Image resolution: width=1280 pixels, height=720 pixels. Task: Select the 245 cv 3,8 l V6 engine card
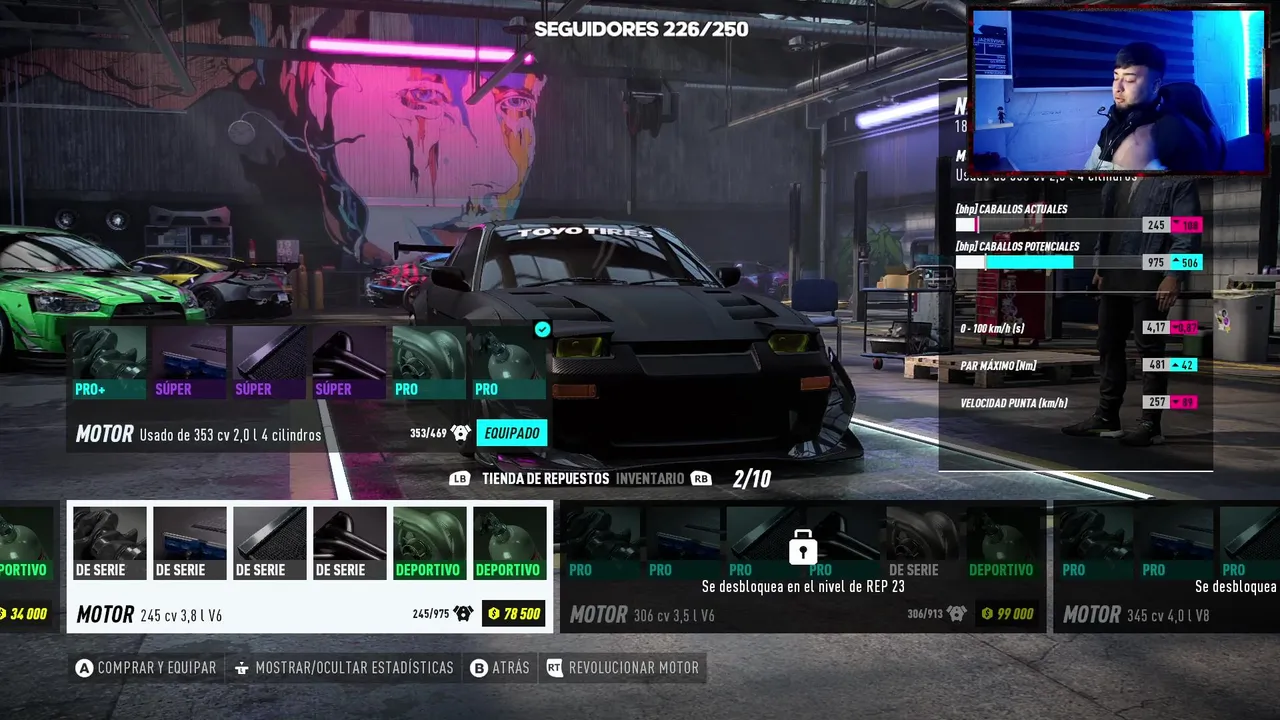(309, 567)
